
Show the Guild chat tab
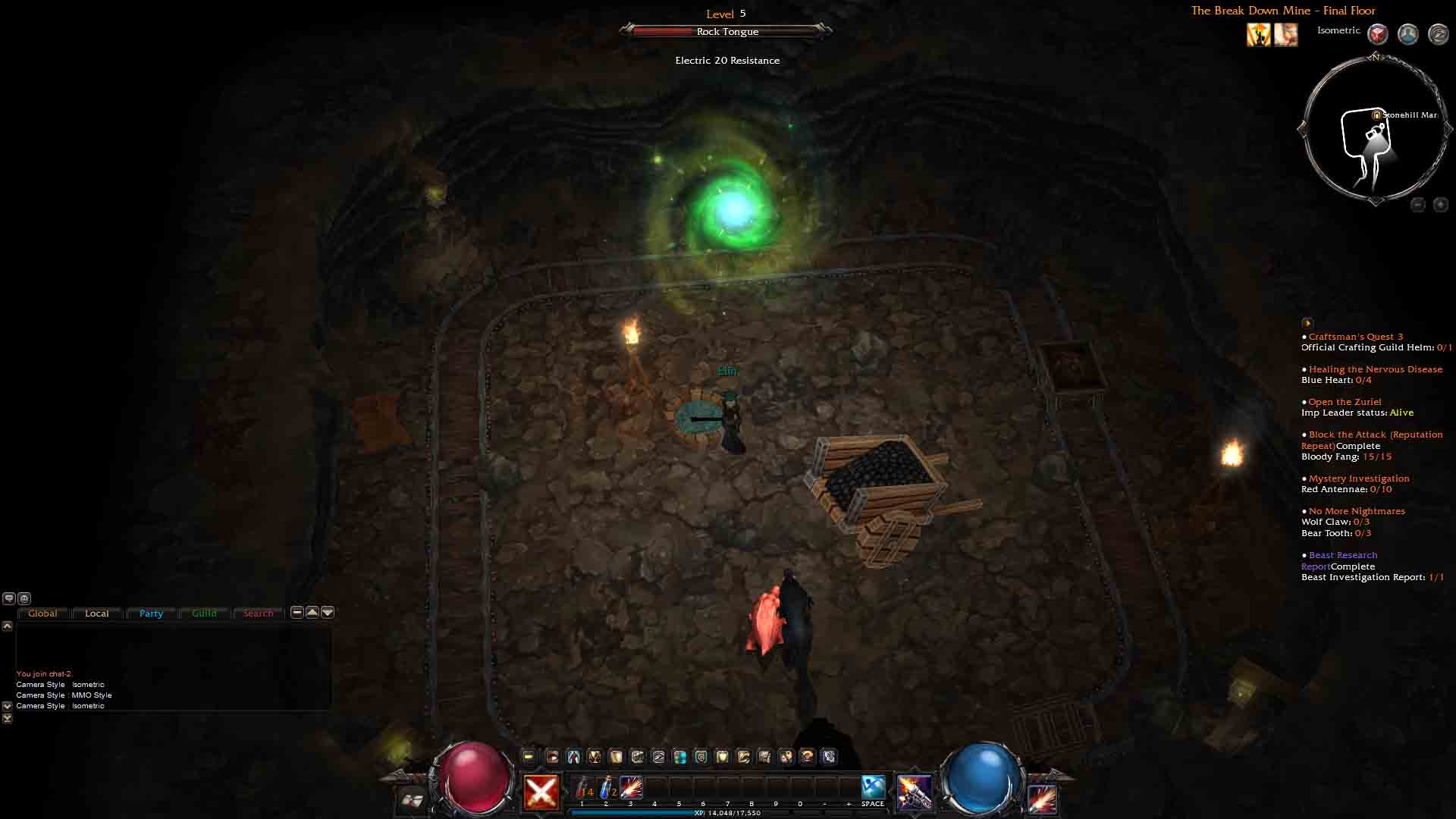tap(204, 613)
